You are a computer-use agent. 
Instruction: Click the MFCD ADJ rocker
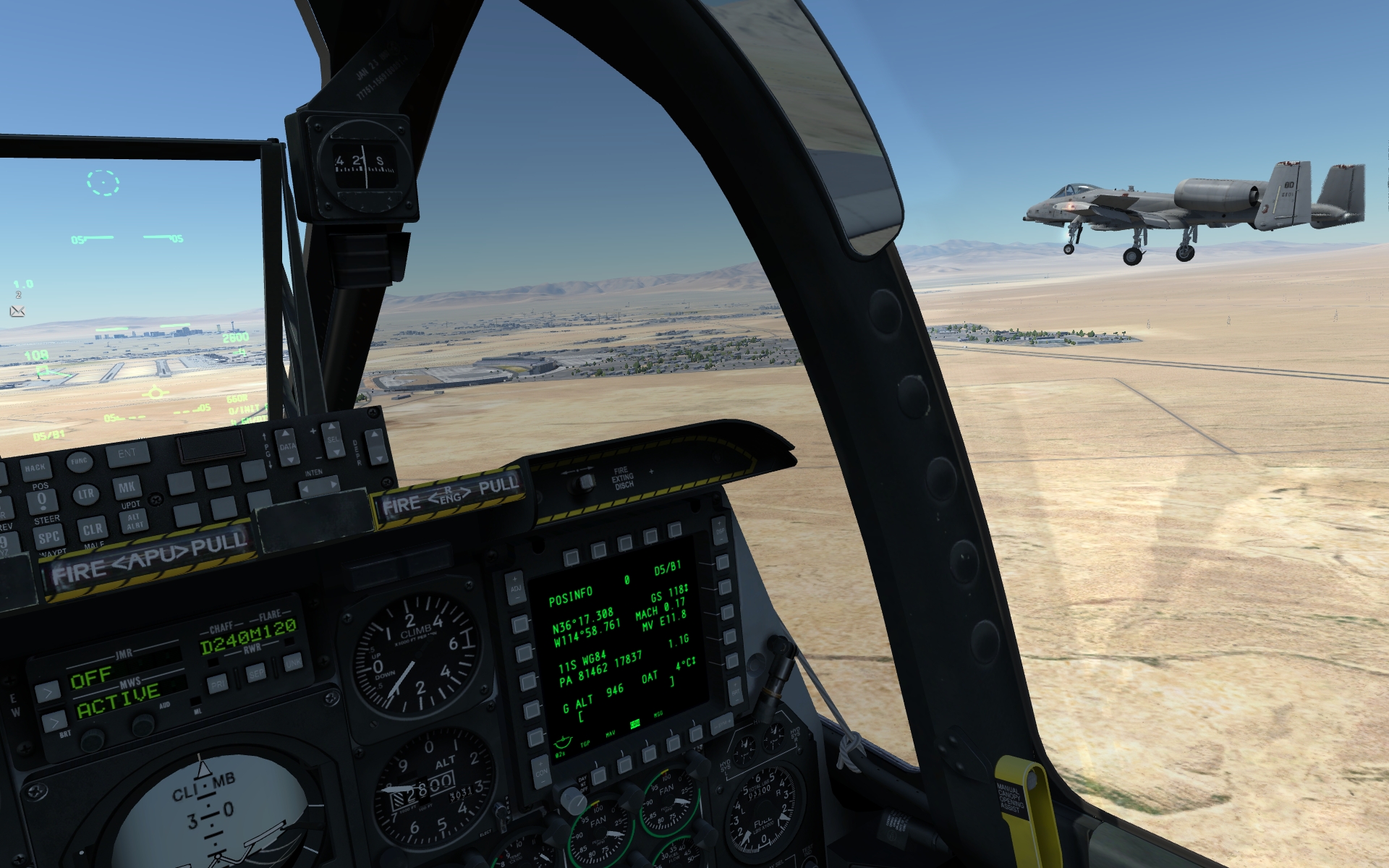(x=515, y=588)
